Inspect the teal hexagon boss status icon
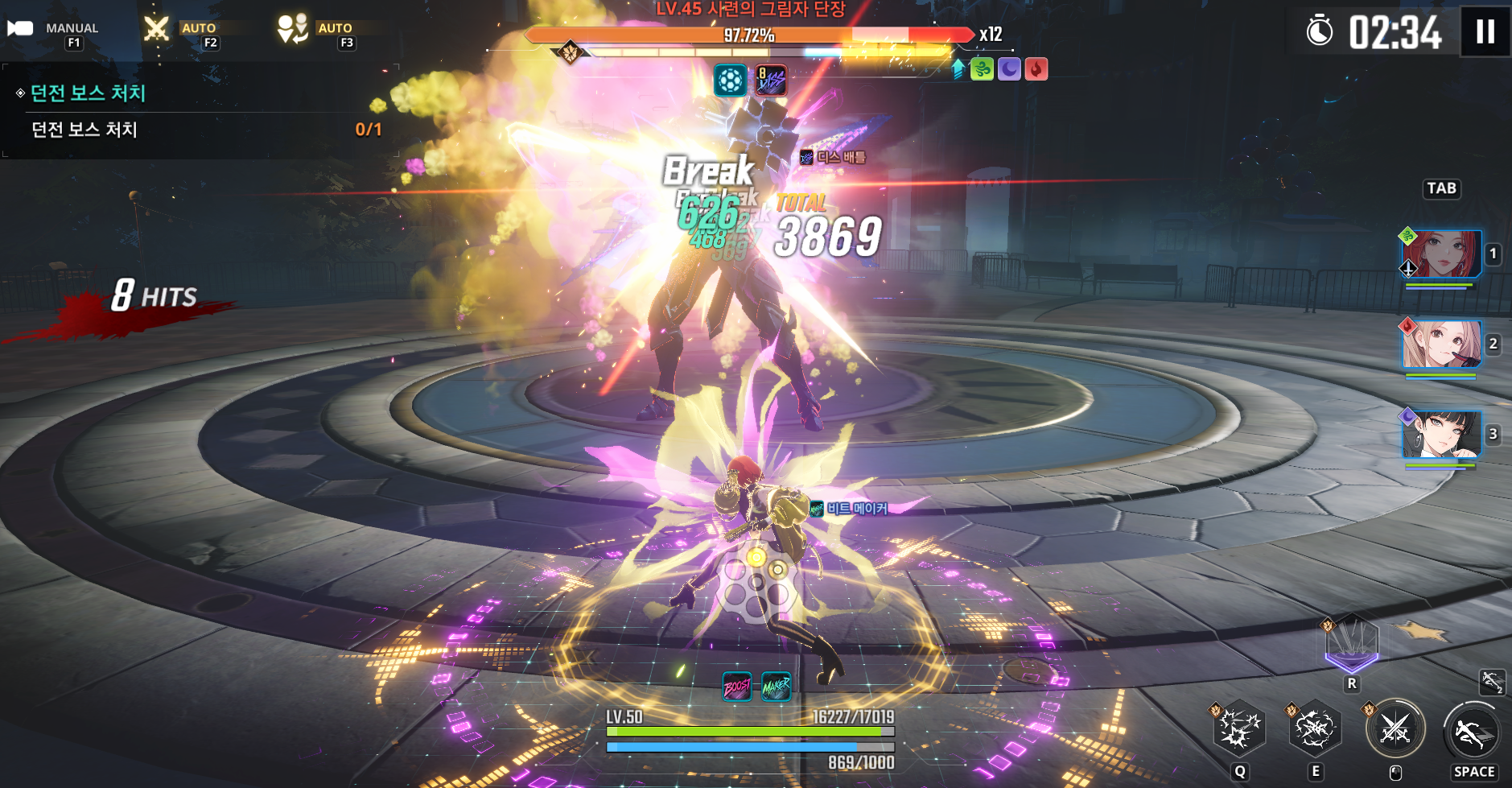The image size is (1512, 788). pyautogui.click(x=731, y=80)
